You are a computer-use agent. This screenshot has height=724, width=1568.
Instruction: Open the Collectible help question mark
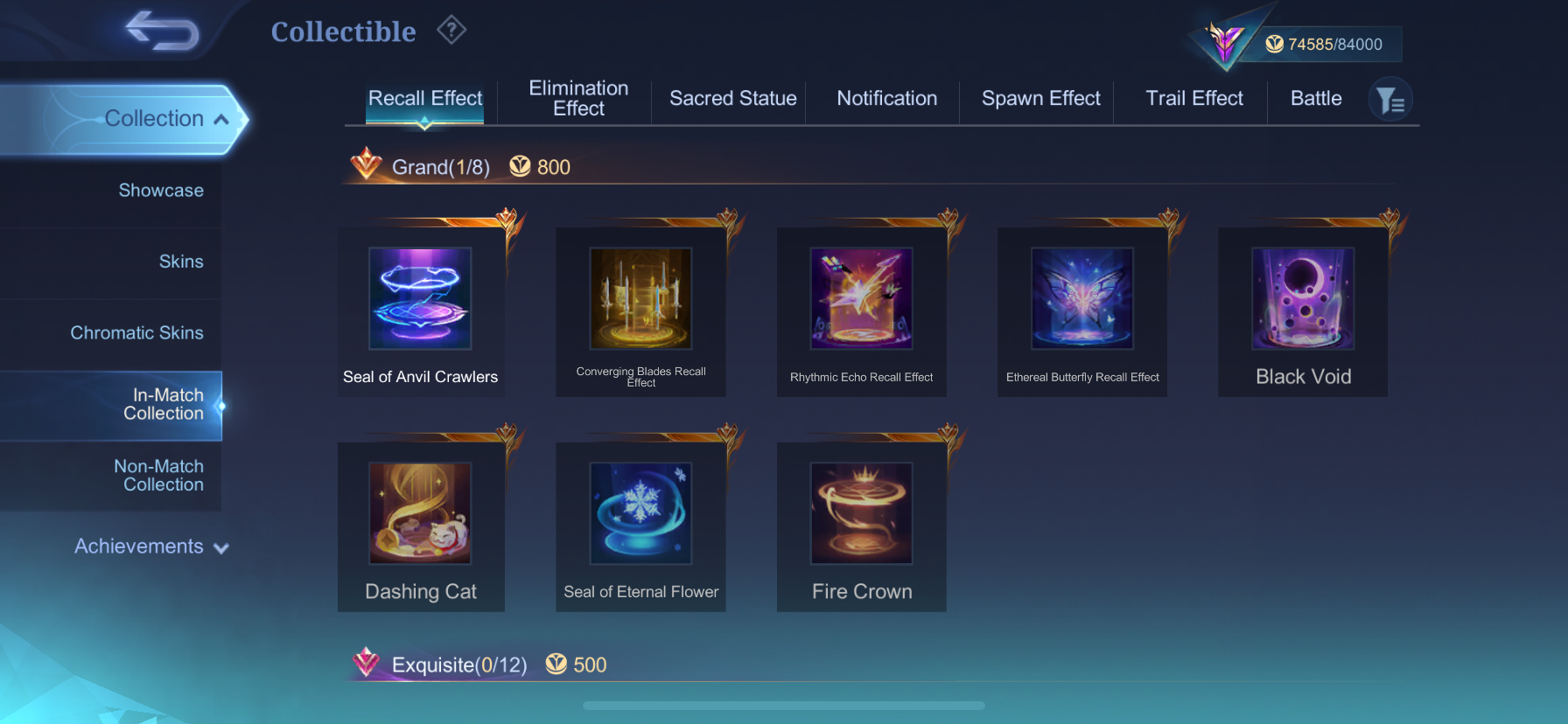[x=451, y=31]
